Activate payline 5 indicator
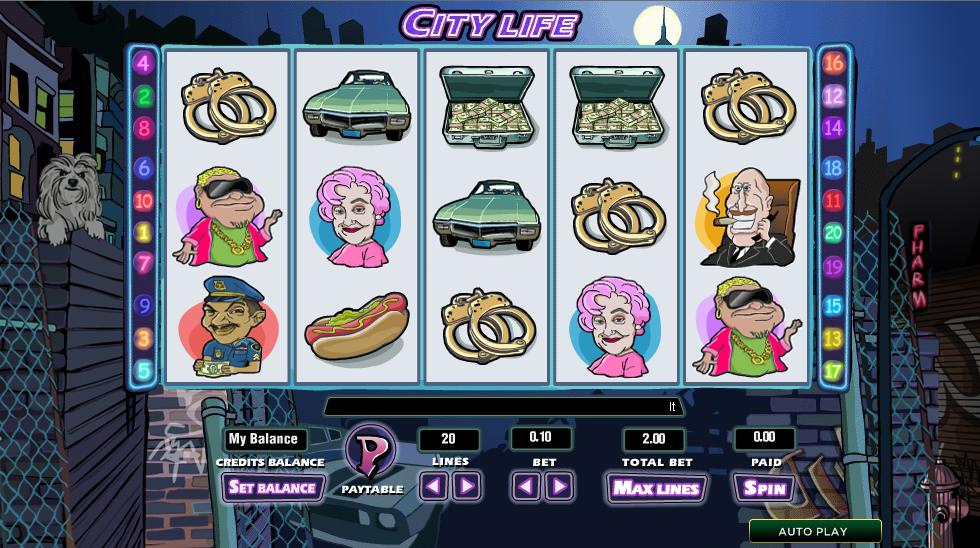Image resolution: width=980 pixels, height=548 pixels. pyautogui.click(x=143, y=371)
